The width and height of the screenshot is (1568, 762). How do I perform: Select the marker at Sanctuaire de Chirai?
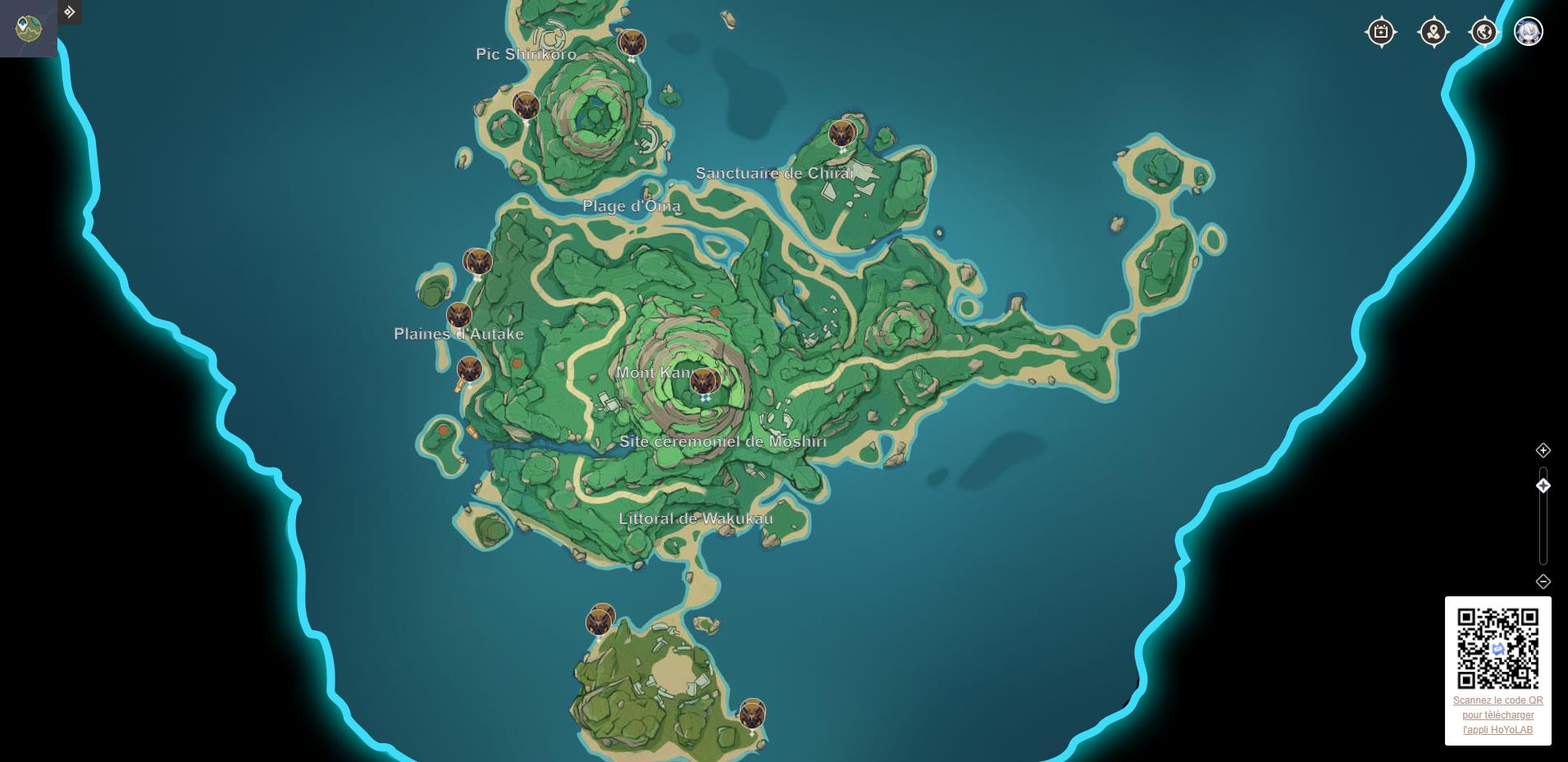pyautogui.click(x=843, y=132)
